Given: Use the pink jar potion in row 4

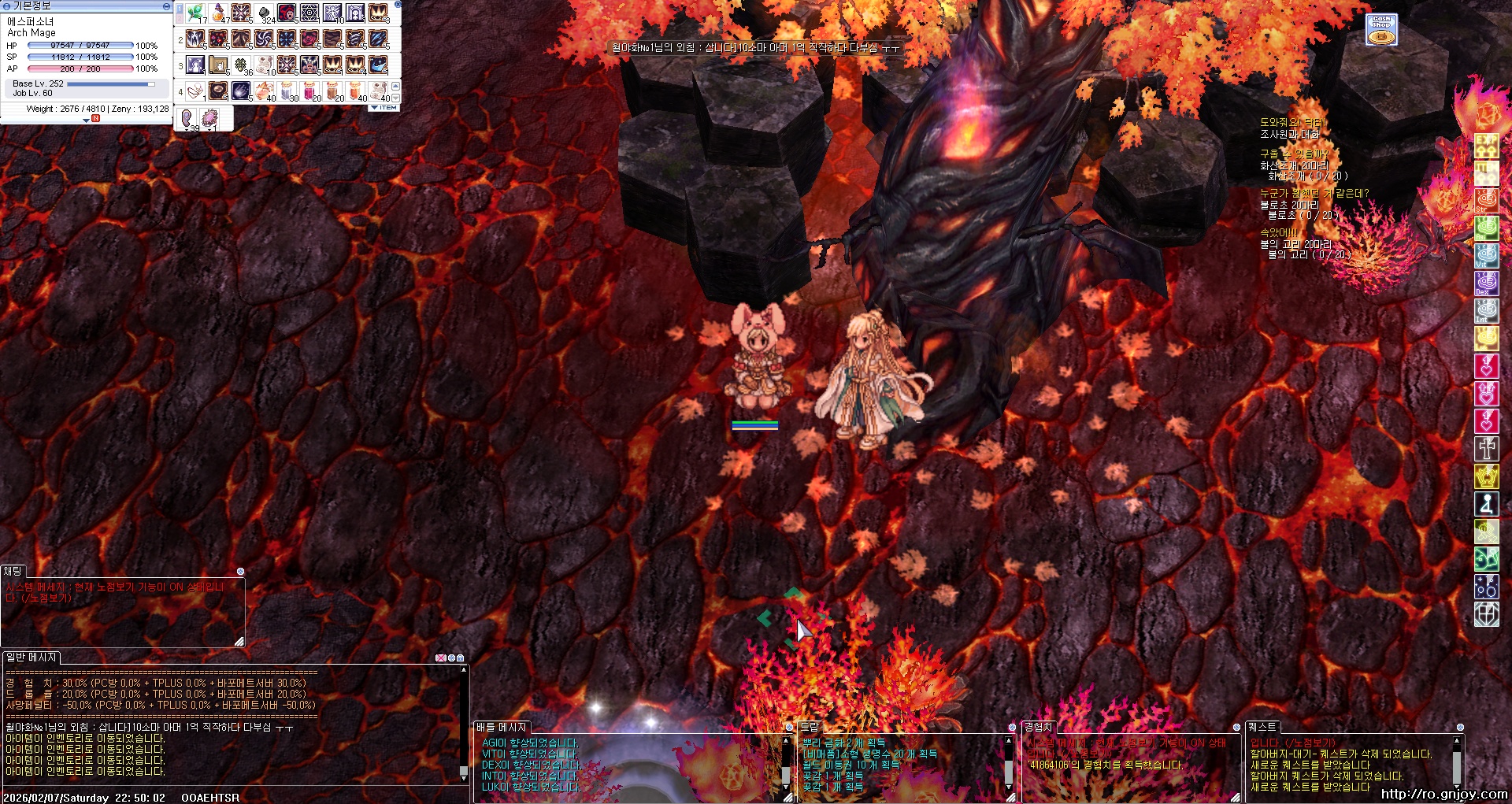Looking at the screenshot, I should point(310,91).
